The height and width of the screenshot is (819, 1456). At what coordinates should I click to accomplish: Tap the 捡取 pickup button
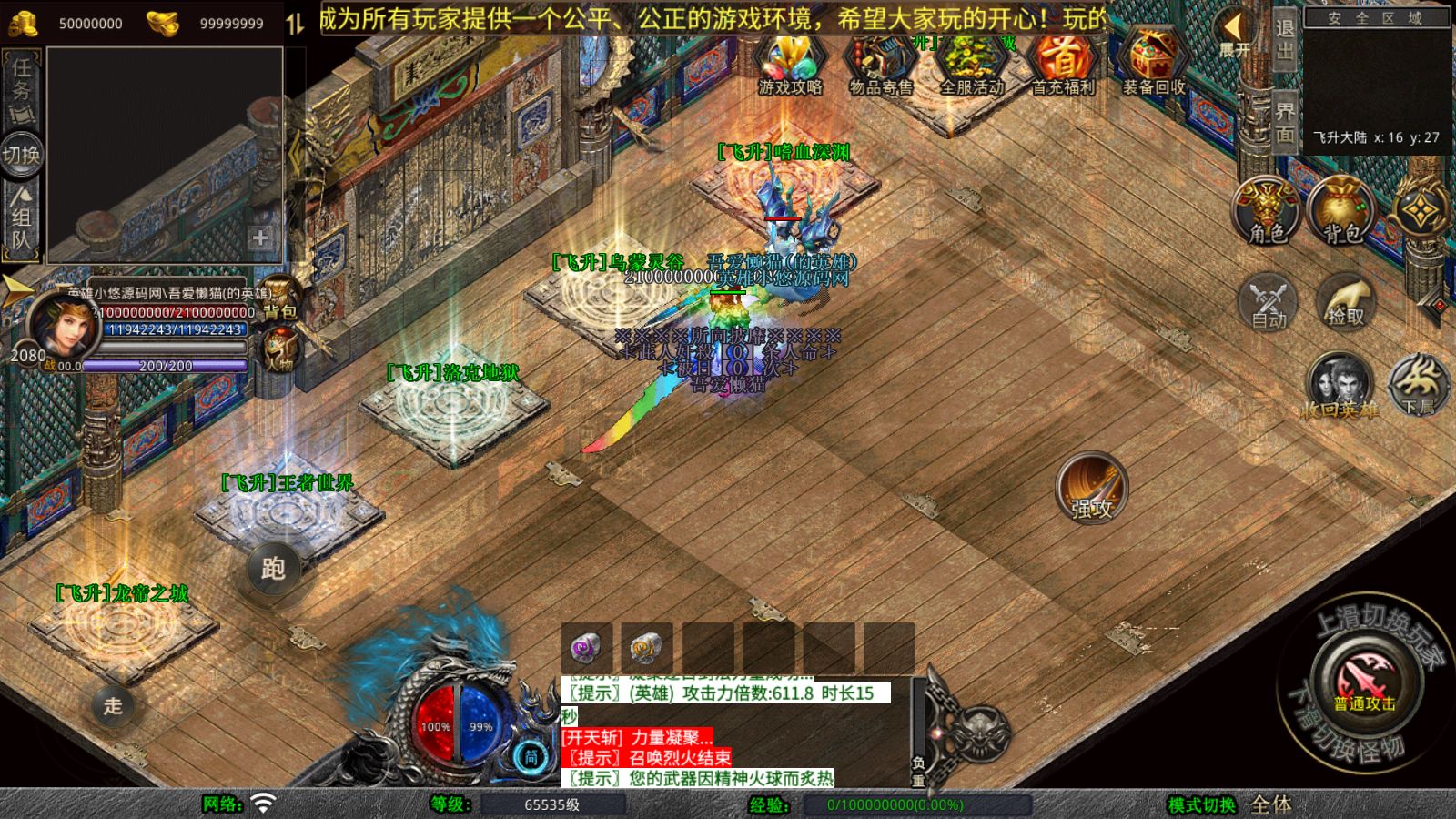pos(1346,302)
